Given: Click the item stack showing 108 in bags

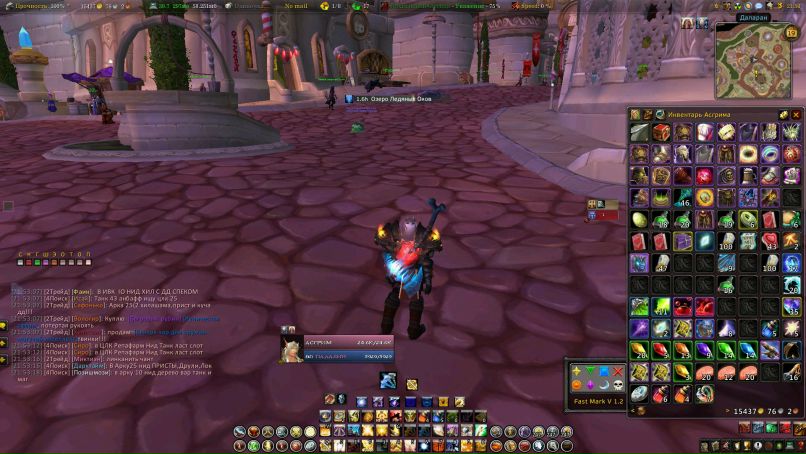Looking at the screenshot, I should 725,241.
